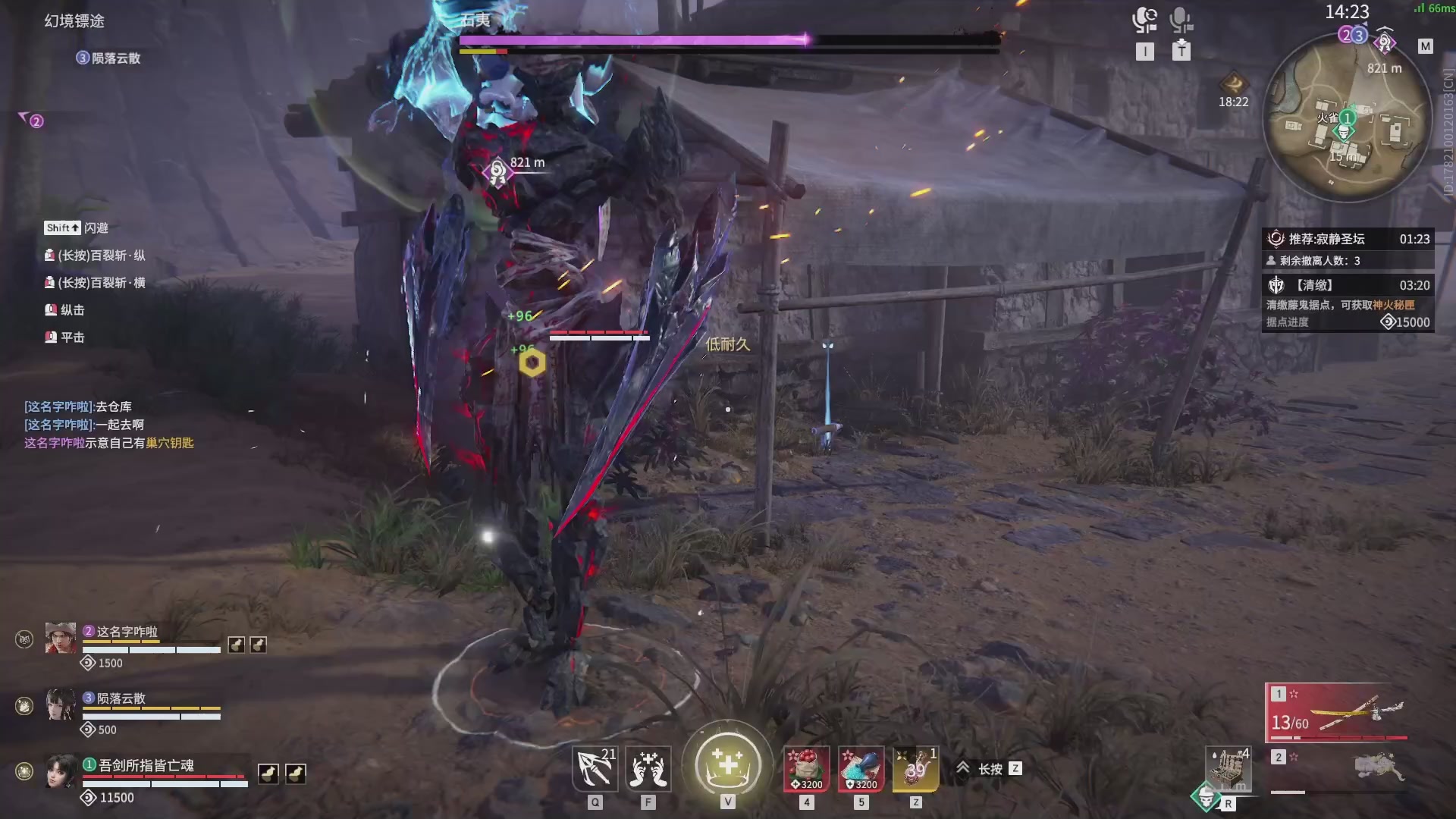Viewport: 1456px width, 819px height.
Task: Select the golden blade weapon slot
Action: pos(1338,713)
